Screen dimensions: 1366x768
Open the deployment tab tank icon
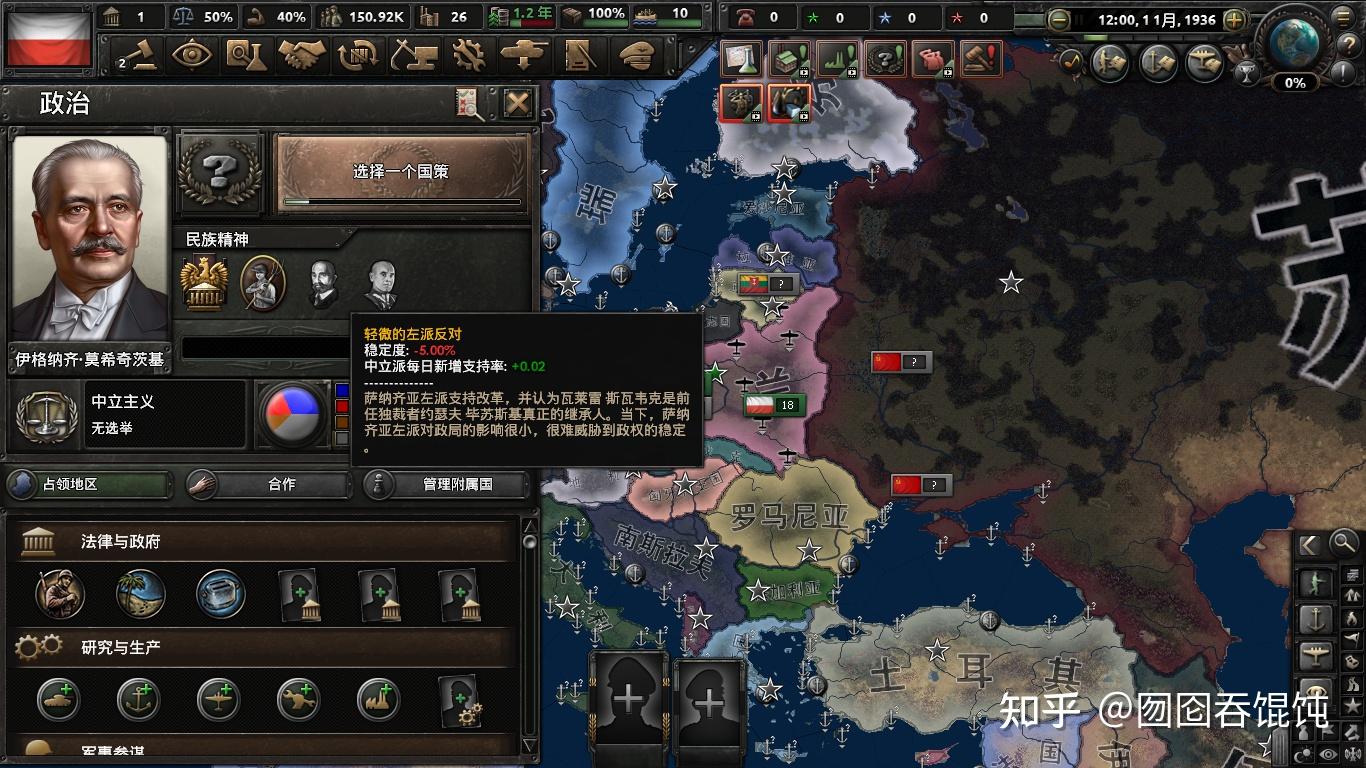pyautogui.click(x=523, y=52)
